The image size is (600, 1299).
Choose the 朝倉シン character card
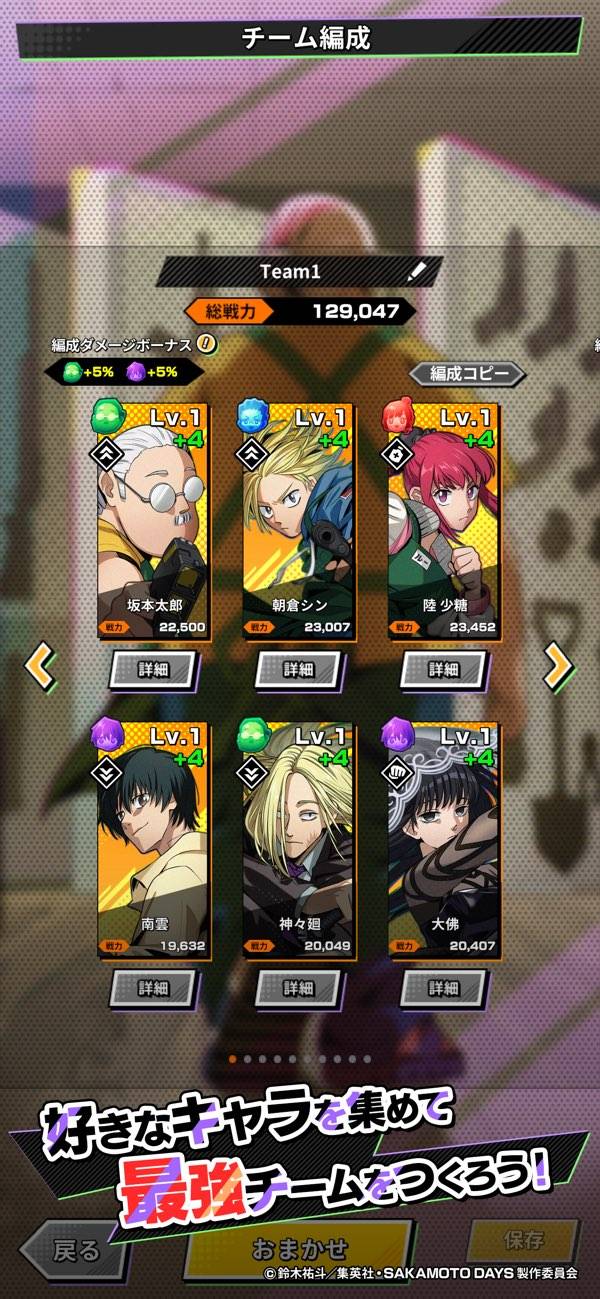[x=298, y=520]
